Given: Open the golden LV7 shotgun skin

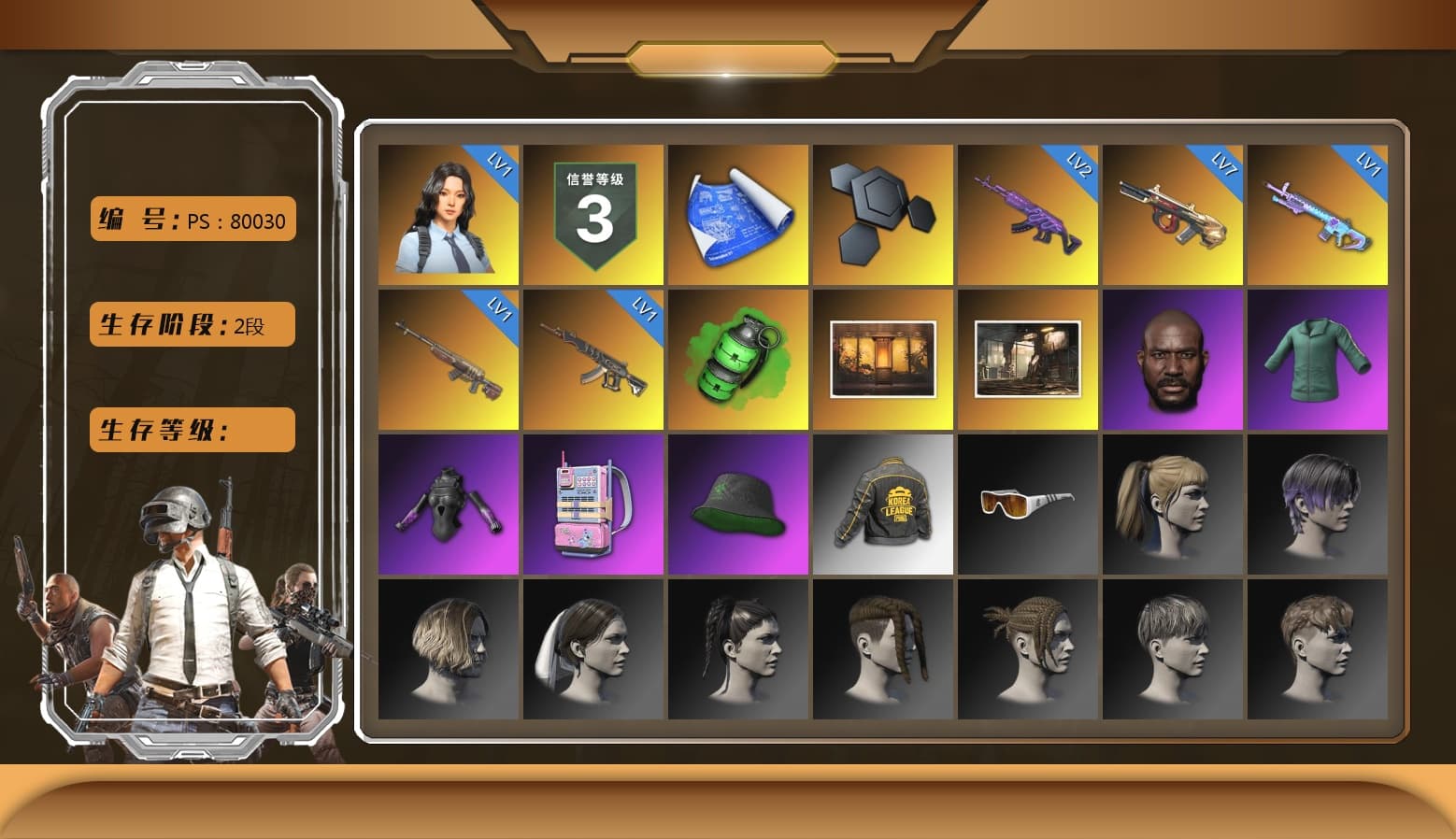Looking at the screenshot, I should pos(1172,212).
